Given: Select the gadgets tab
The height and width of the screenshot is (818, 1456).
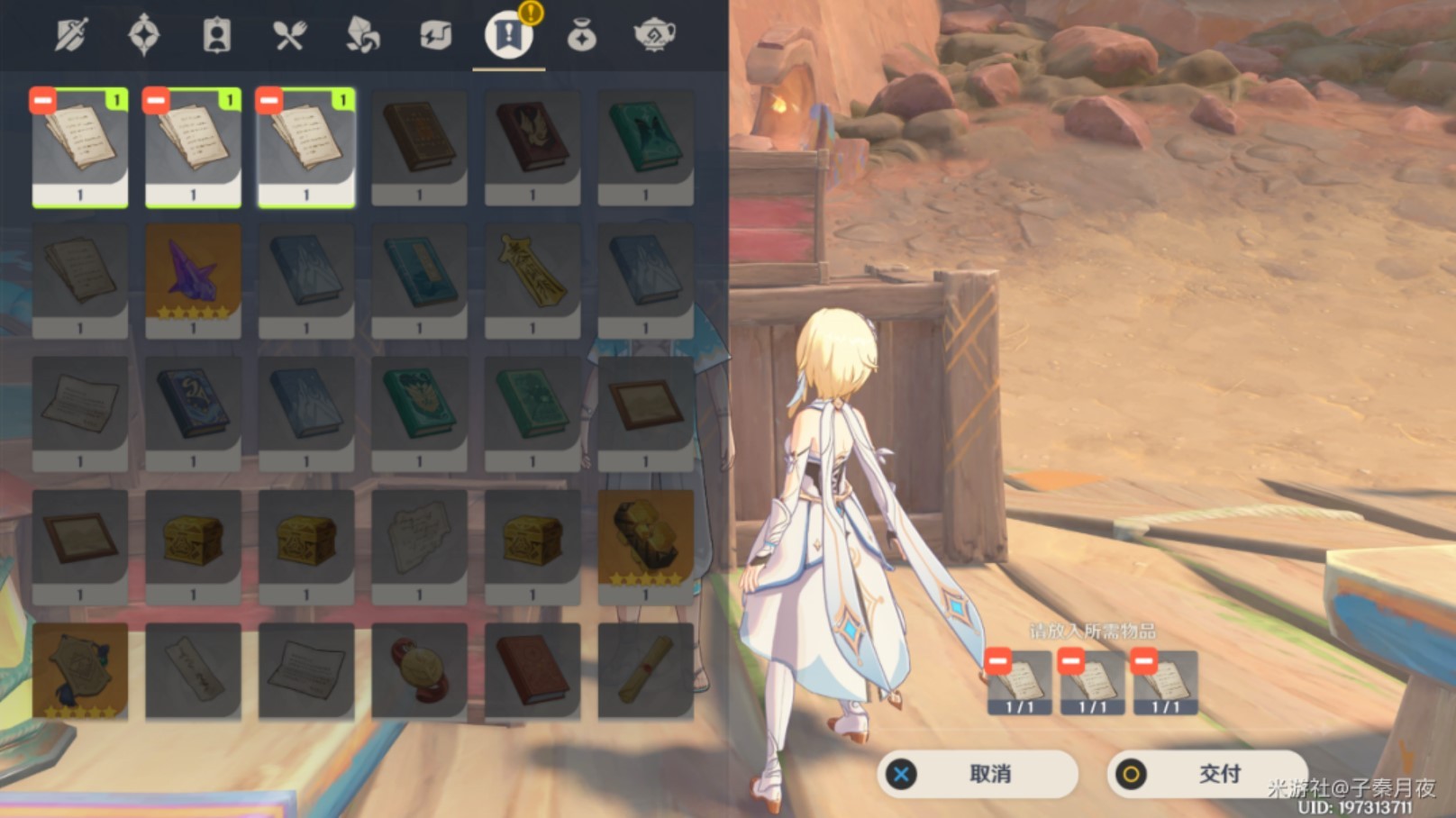Looking at the screenshot, I should point(436,36).
